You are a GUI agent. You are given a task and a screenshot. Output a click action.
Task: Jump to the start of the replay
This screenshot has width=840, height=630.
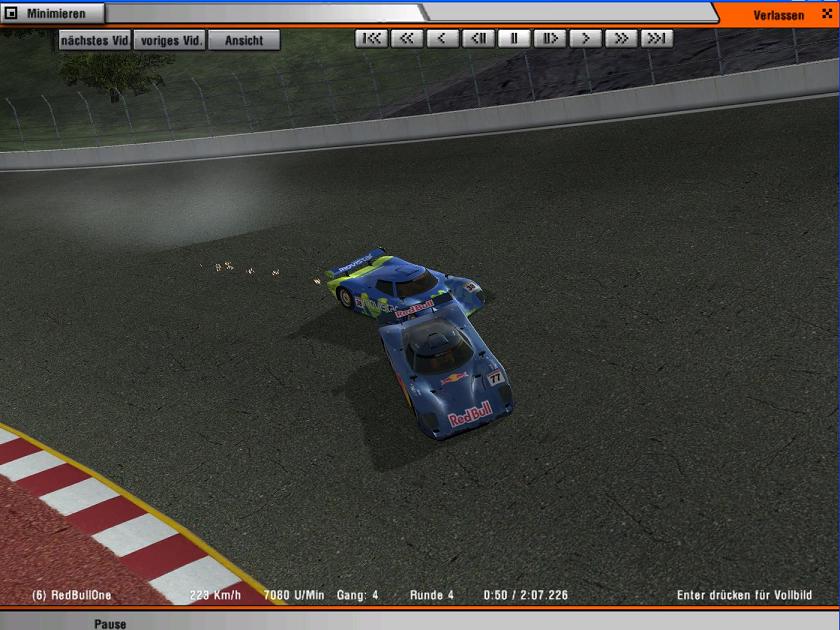(x=370, y=39)
